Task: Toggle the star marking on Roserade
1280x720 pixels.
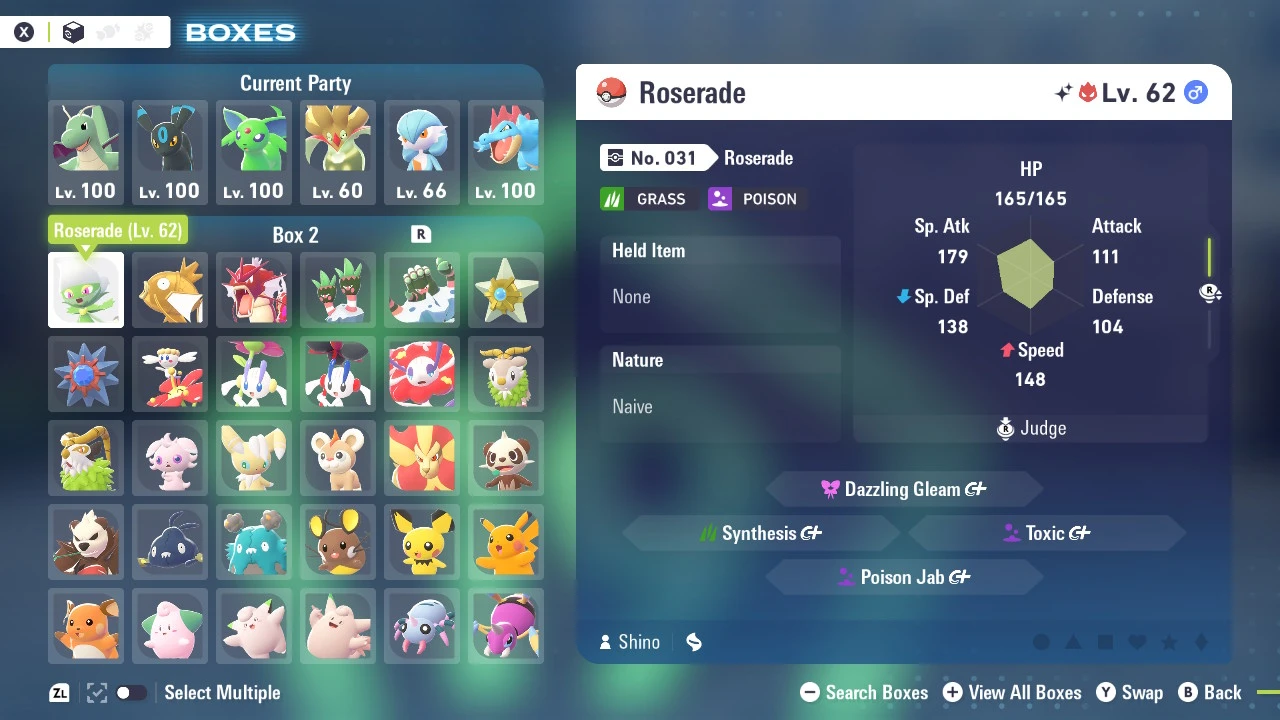Action: (x=1169, y=642)
